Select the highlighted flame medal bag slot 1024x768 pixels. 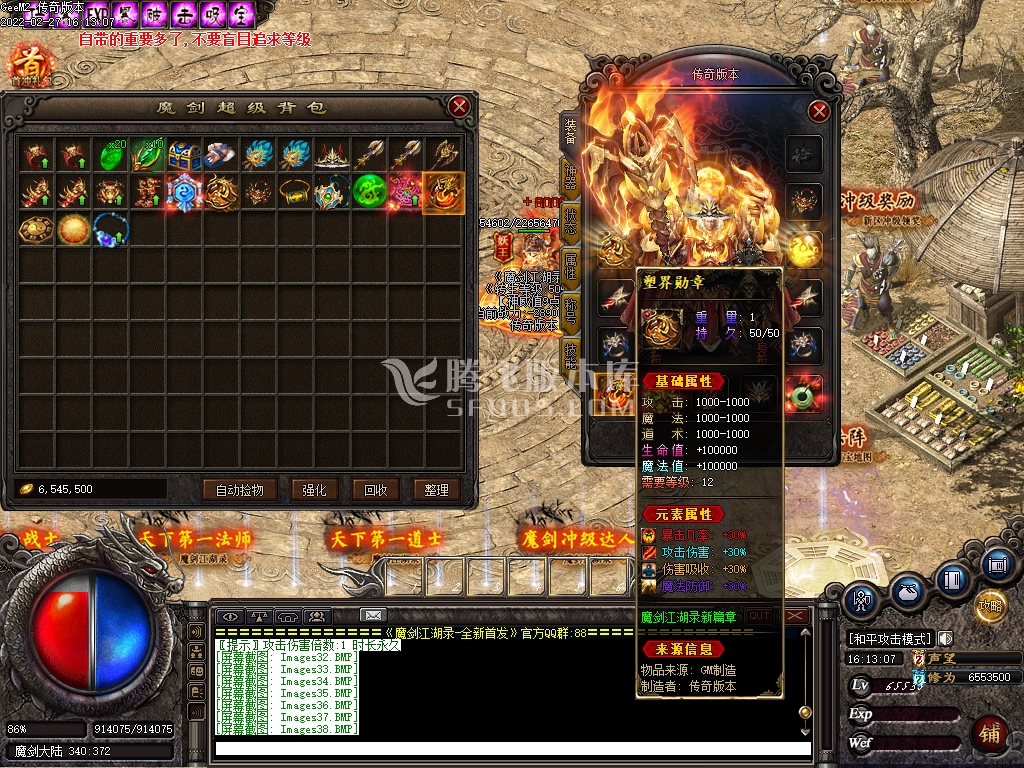(442, 192)
